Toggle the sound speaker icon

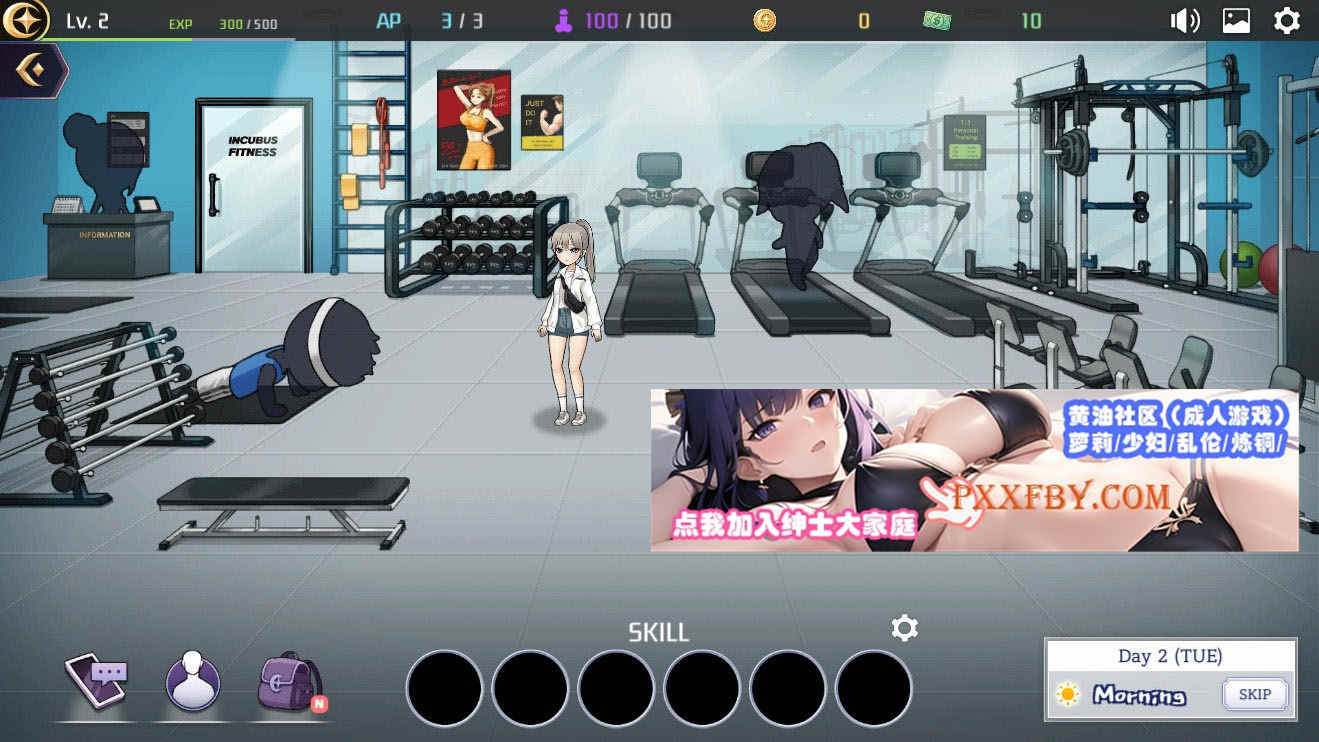[1184, 20]
